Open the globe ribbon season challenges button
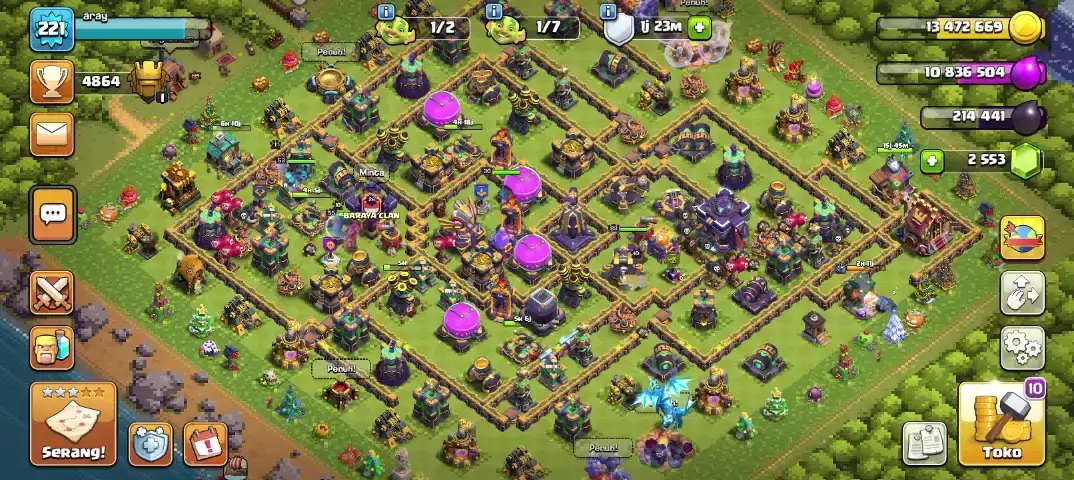Image resolution: width=1074 pixels, height=480 pixels. click(x=1022, y=238)
